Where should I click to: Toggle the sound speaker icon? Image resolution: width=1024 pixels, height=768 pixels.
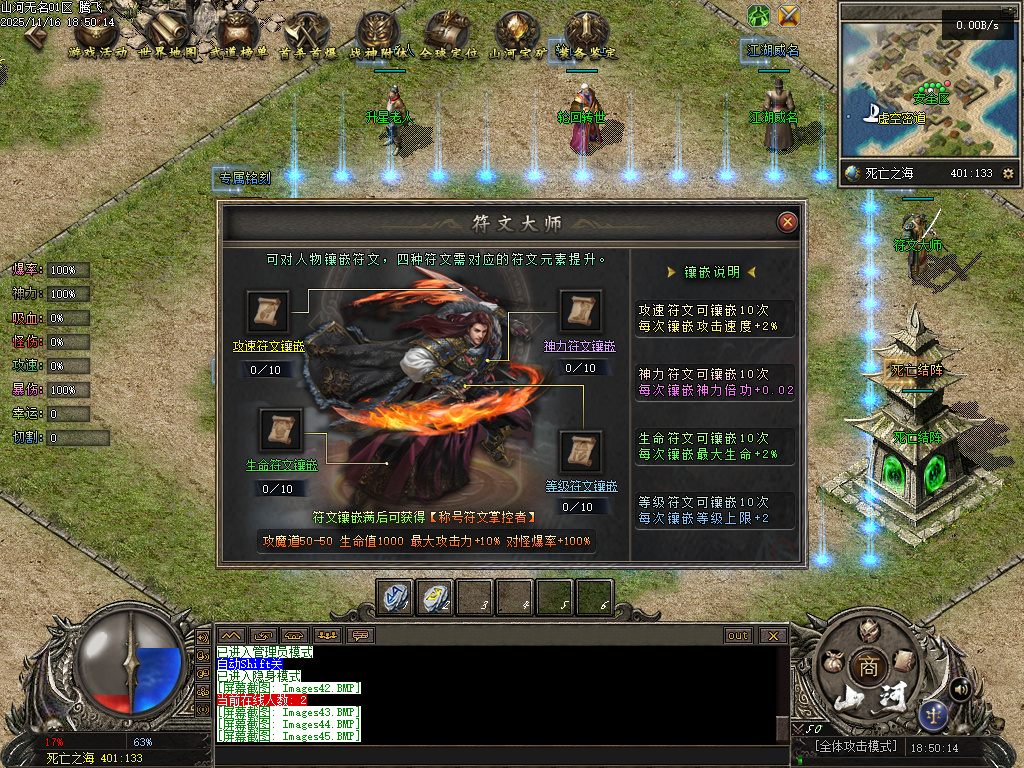tap(961, 688)
